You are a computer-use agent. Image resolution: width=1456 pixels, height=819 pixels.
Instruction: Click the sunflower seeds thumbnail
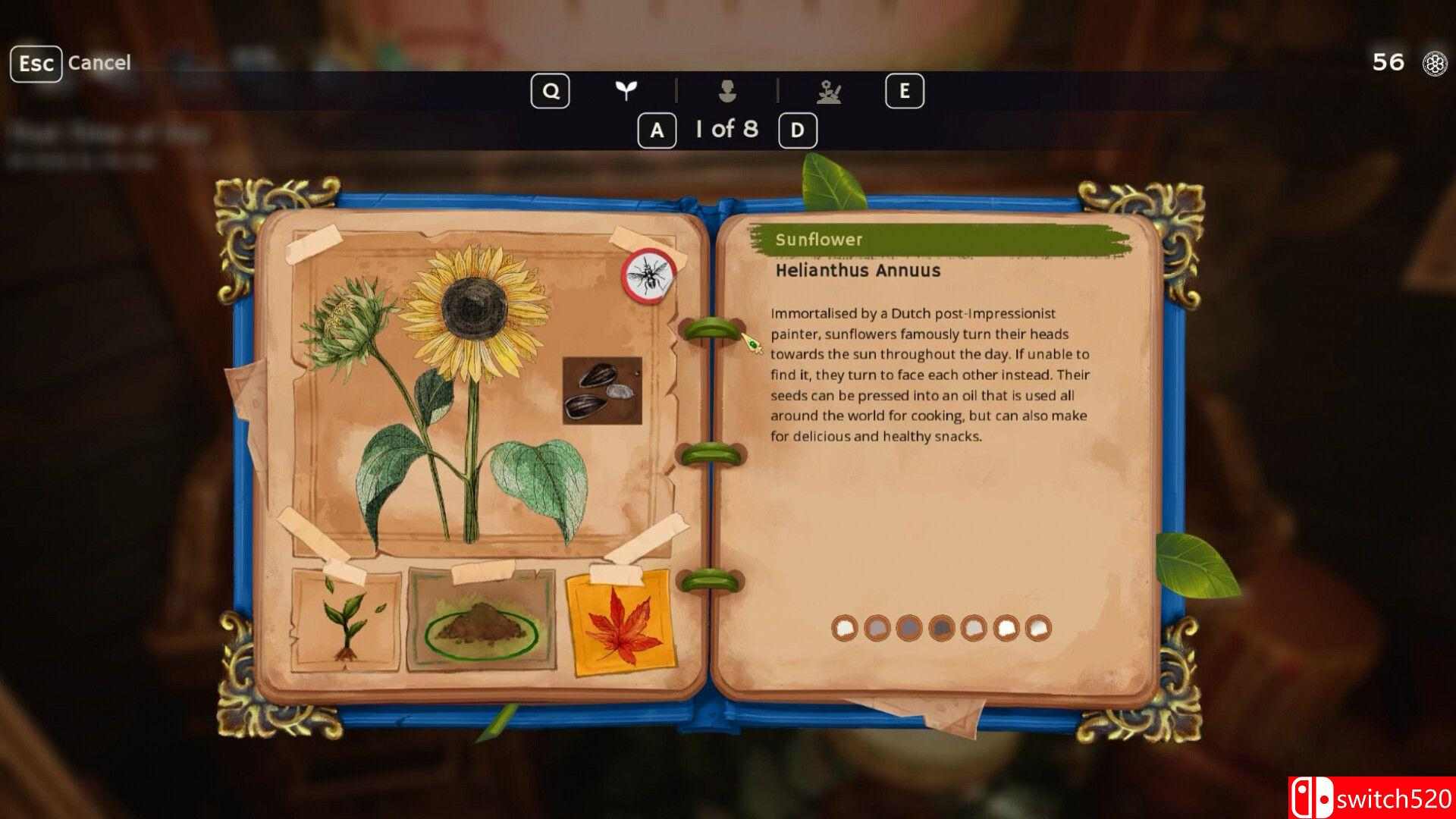click(x=602, y=391)
